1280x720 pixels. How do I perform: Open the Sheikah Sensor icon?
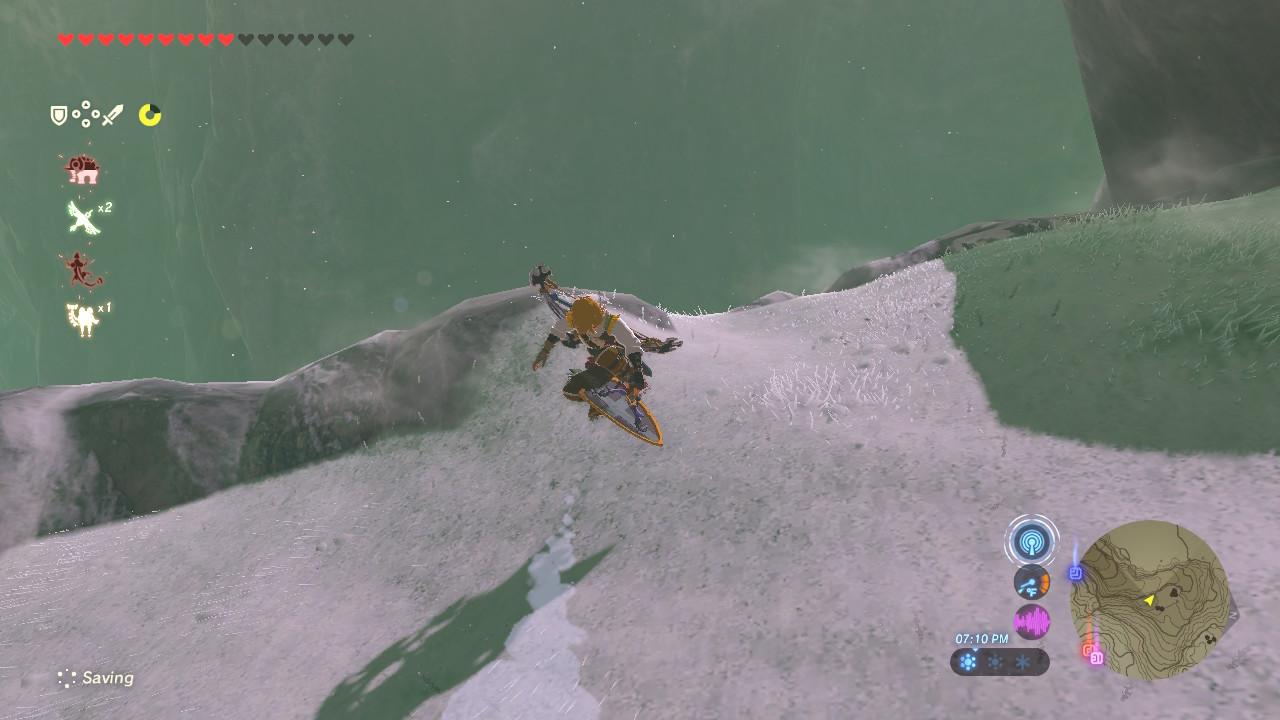click(1031, 542)
